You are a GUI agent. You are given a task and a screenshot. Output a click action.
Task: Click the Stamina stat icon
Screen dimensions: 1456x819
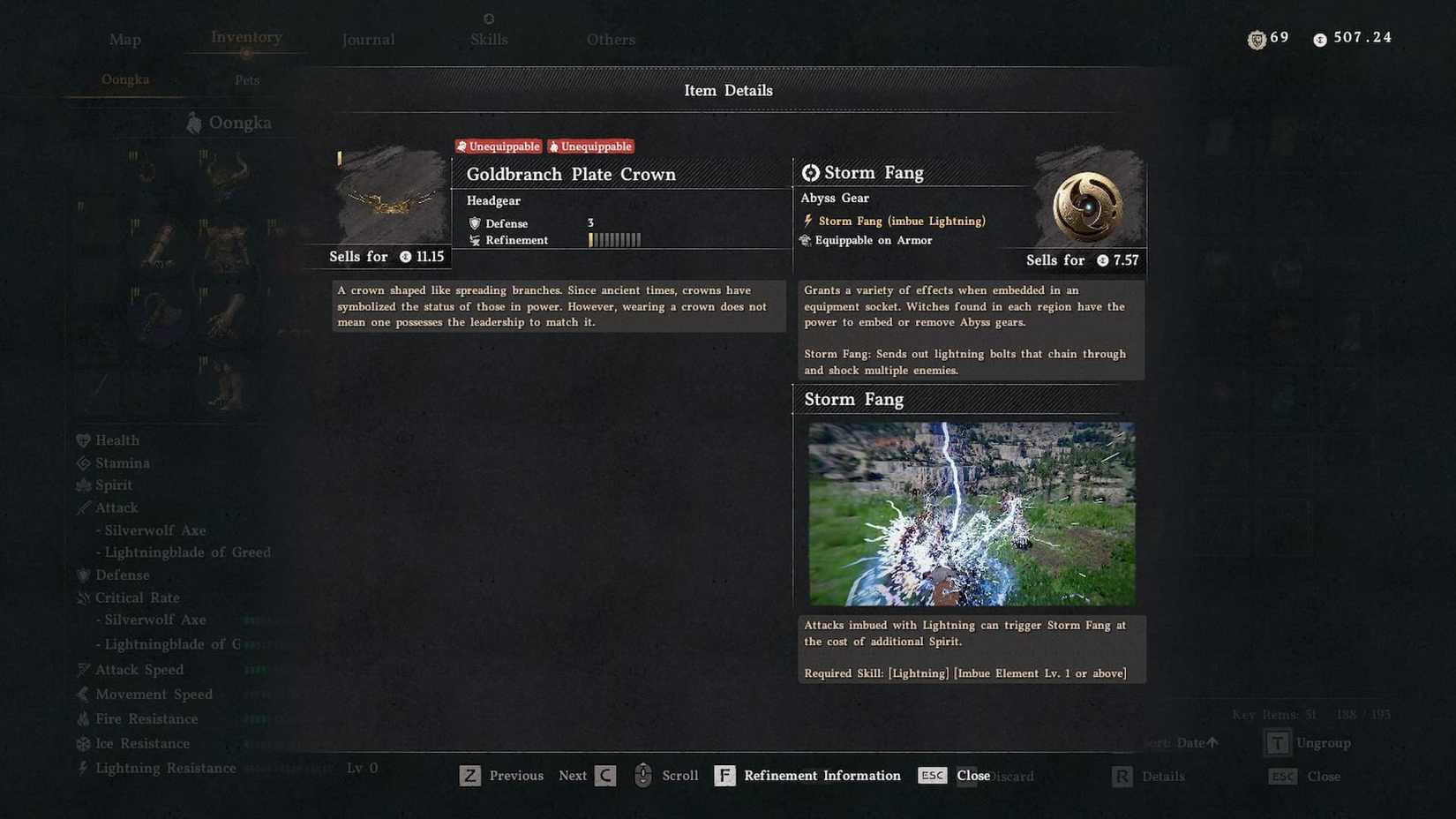tap(83, 462)
